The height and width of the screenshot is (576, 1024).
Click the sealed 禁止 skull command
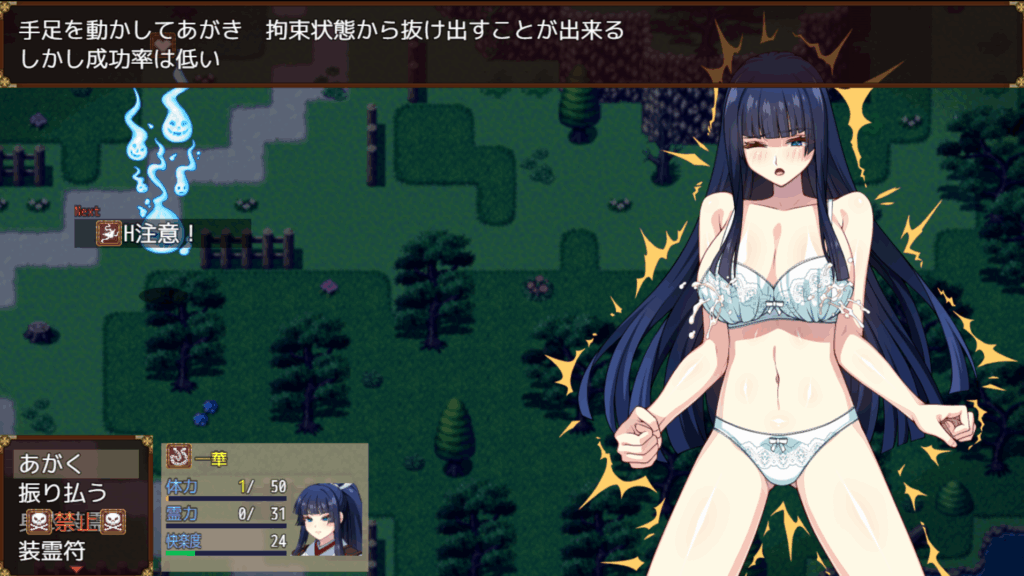75,521
